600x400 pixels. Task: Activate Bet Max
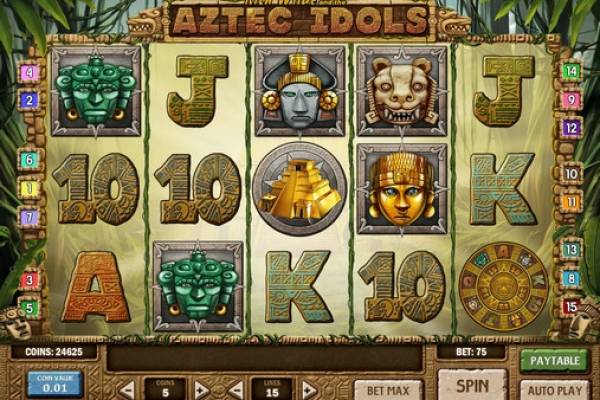pos(387,388)
